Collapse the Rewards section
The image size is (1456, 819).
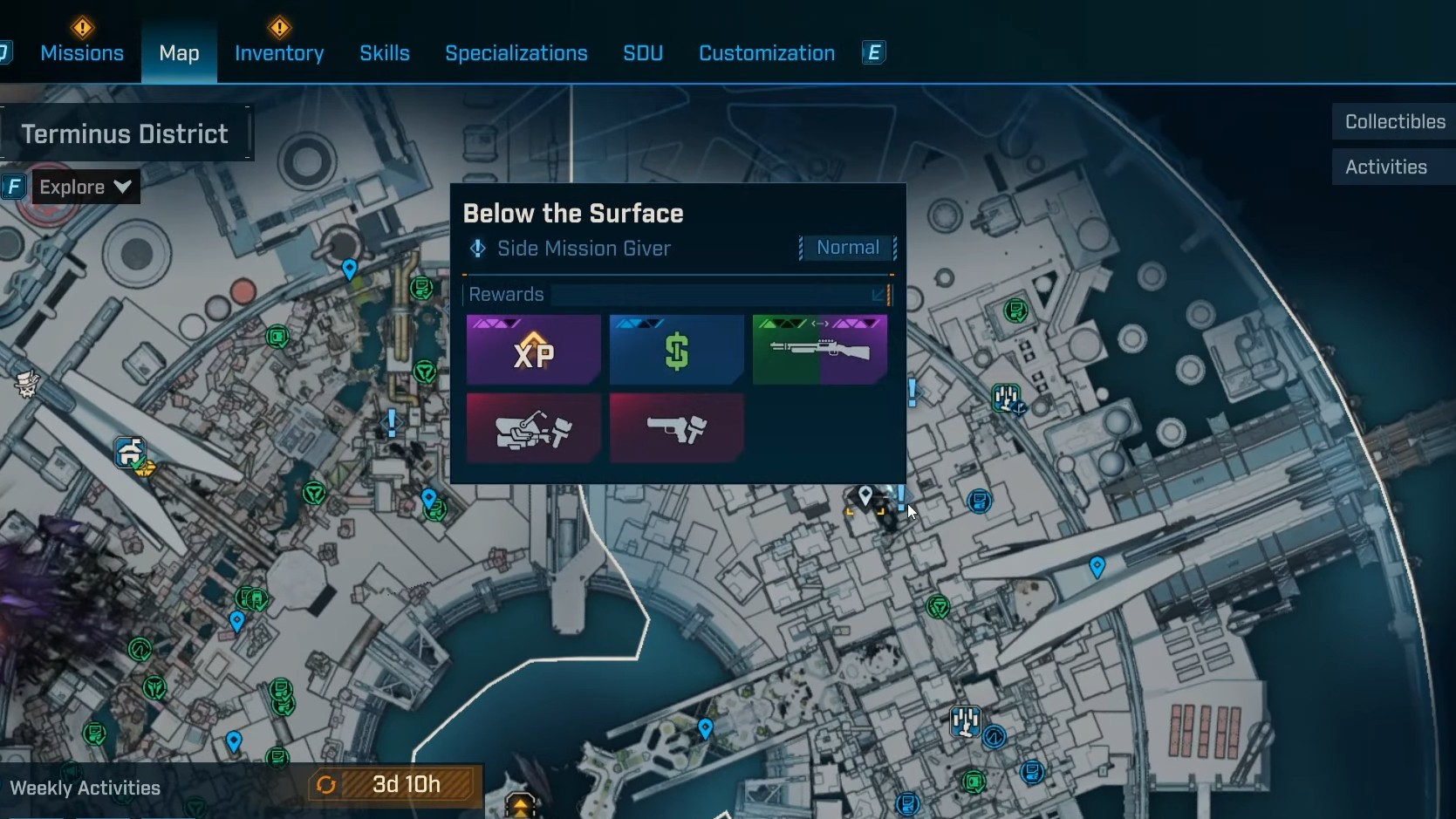click(879, 296)
